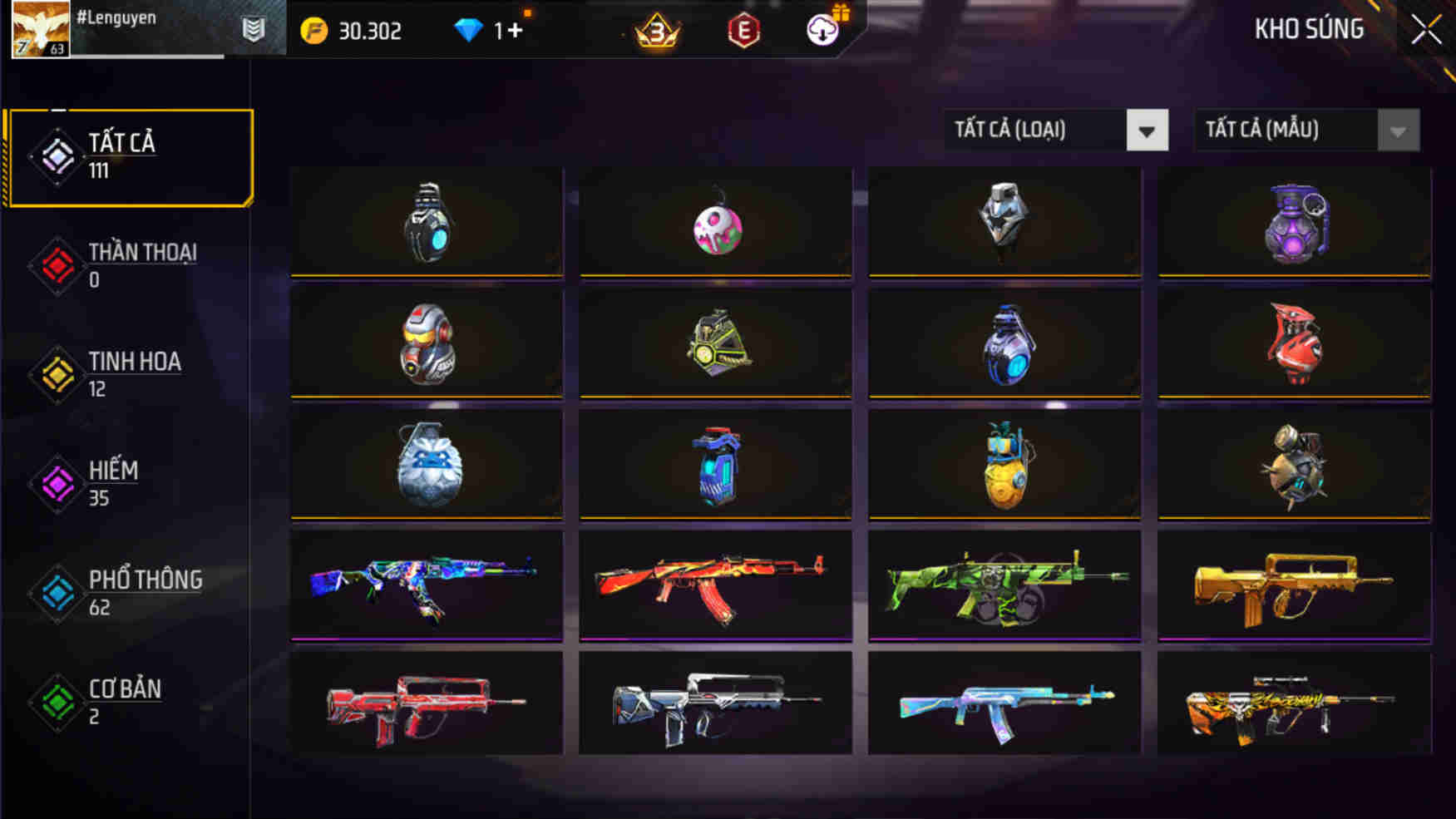Open the gift download icon

point(822,31)
